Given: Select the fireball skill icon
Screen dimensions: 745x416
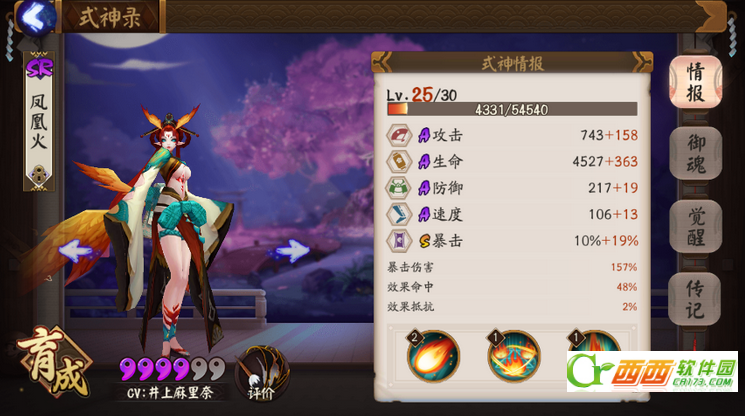Looking at the screenshot, I should click(x=434, y=355).
